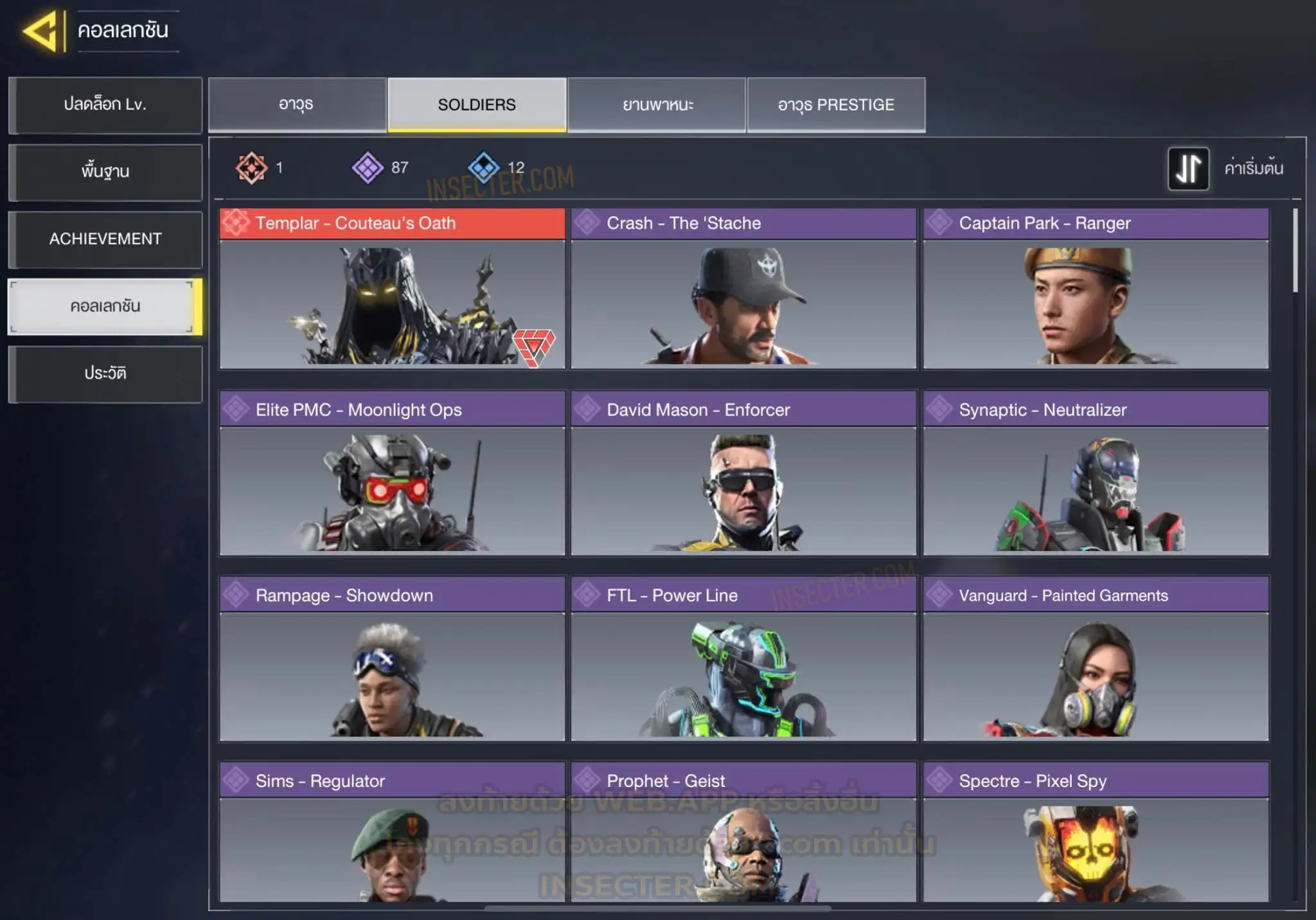
Task: Switch to the อาวุธ tab
Action: click(296, 105)
